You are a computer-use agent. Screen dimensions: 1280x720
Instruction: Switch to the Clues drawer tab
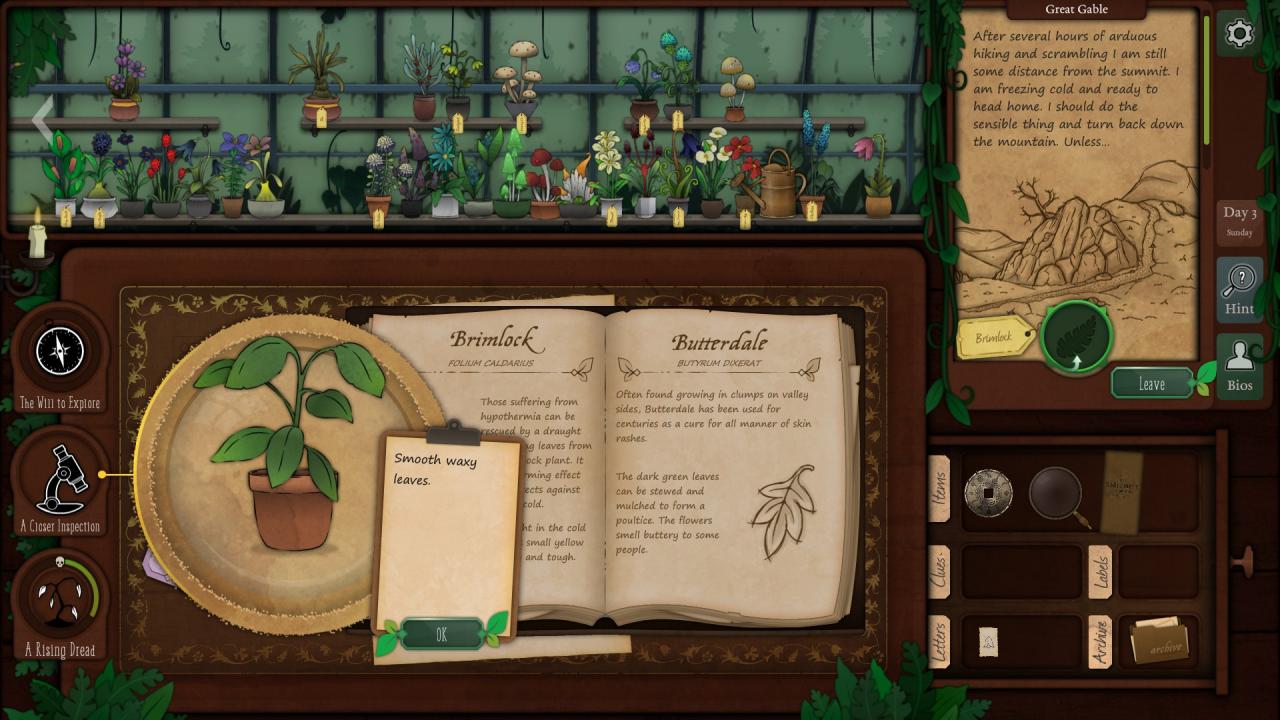(939, 571)
